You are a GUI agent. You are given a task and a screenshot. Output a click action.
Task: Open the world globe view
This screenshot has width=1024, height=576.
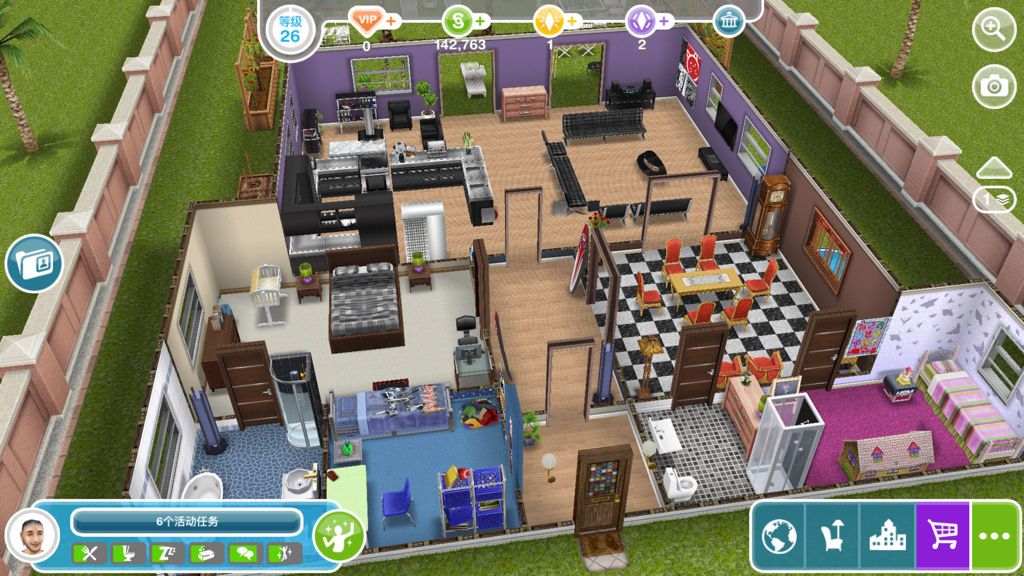pos(779,537)
